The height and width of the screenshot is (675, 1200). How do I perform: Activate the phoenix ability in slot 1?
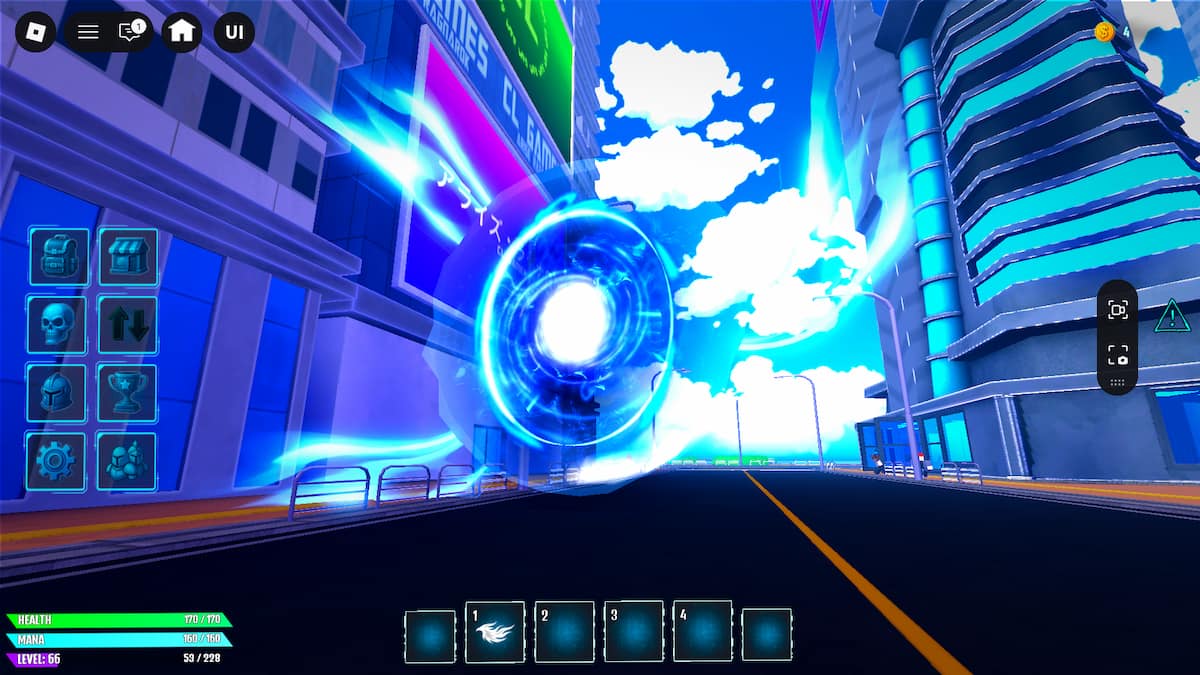[x=495, y=631]
